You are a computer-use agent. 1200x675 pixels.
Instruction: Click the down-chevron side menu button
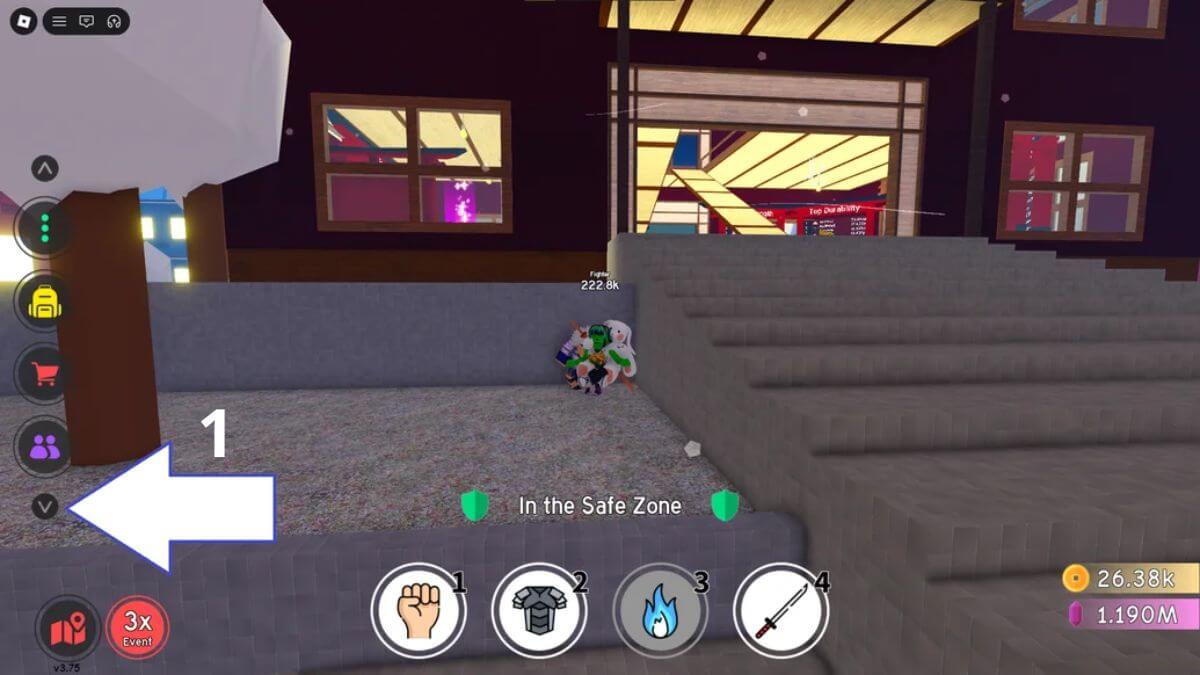click(x=44, y=507)
